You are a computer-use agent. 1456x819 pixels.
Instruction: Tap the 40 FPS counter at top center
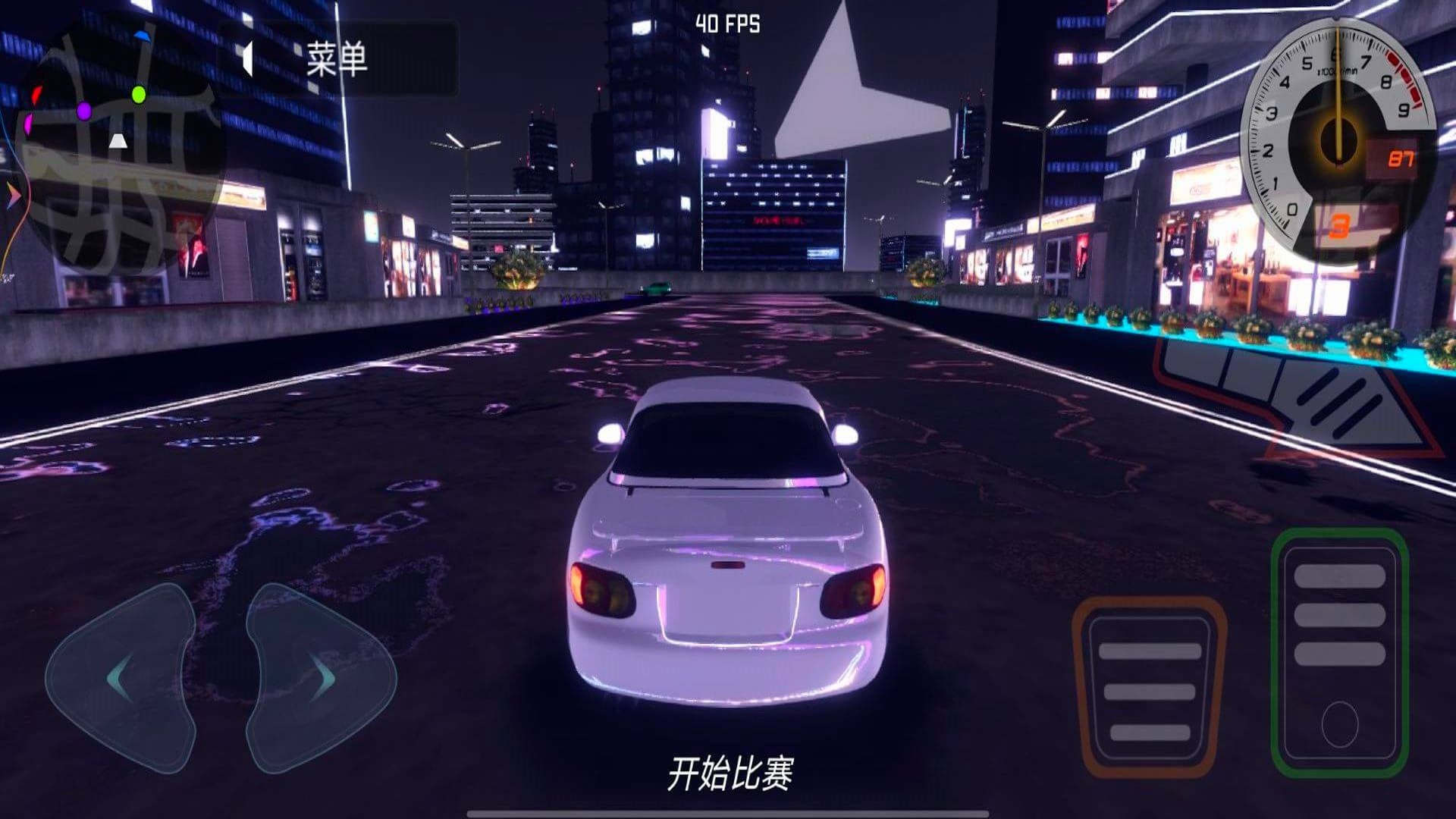pos(726,24)
